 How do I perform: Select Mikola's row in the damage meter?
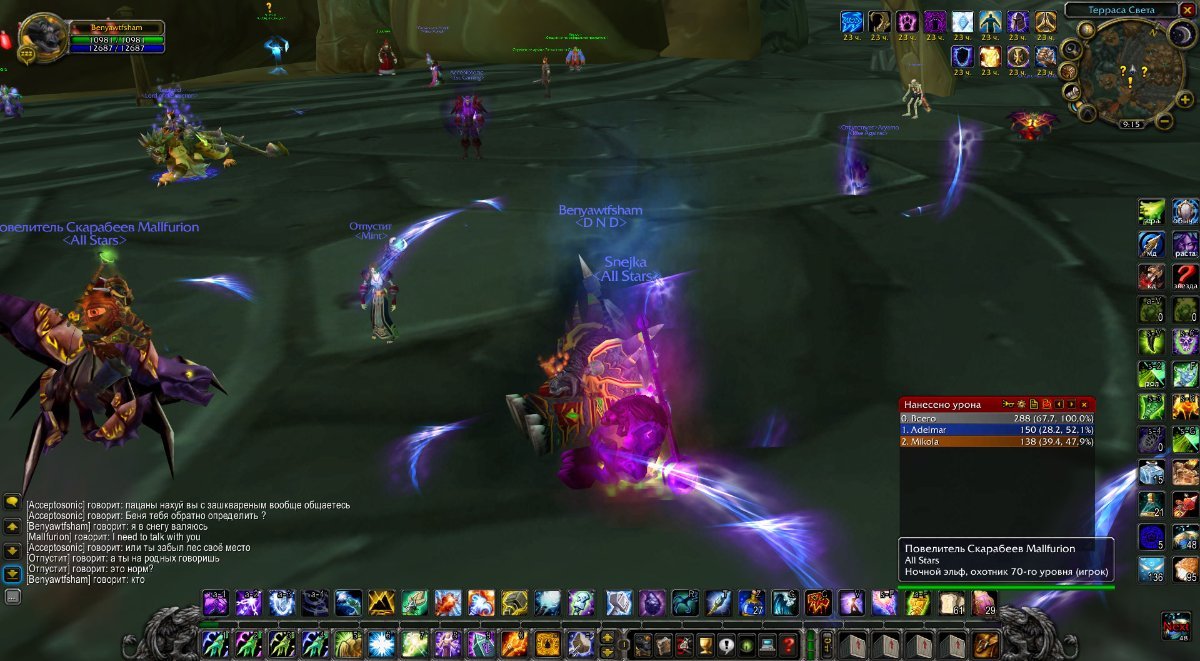tap(997, 441)
